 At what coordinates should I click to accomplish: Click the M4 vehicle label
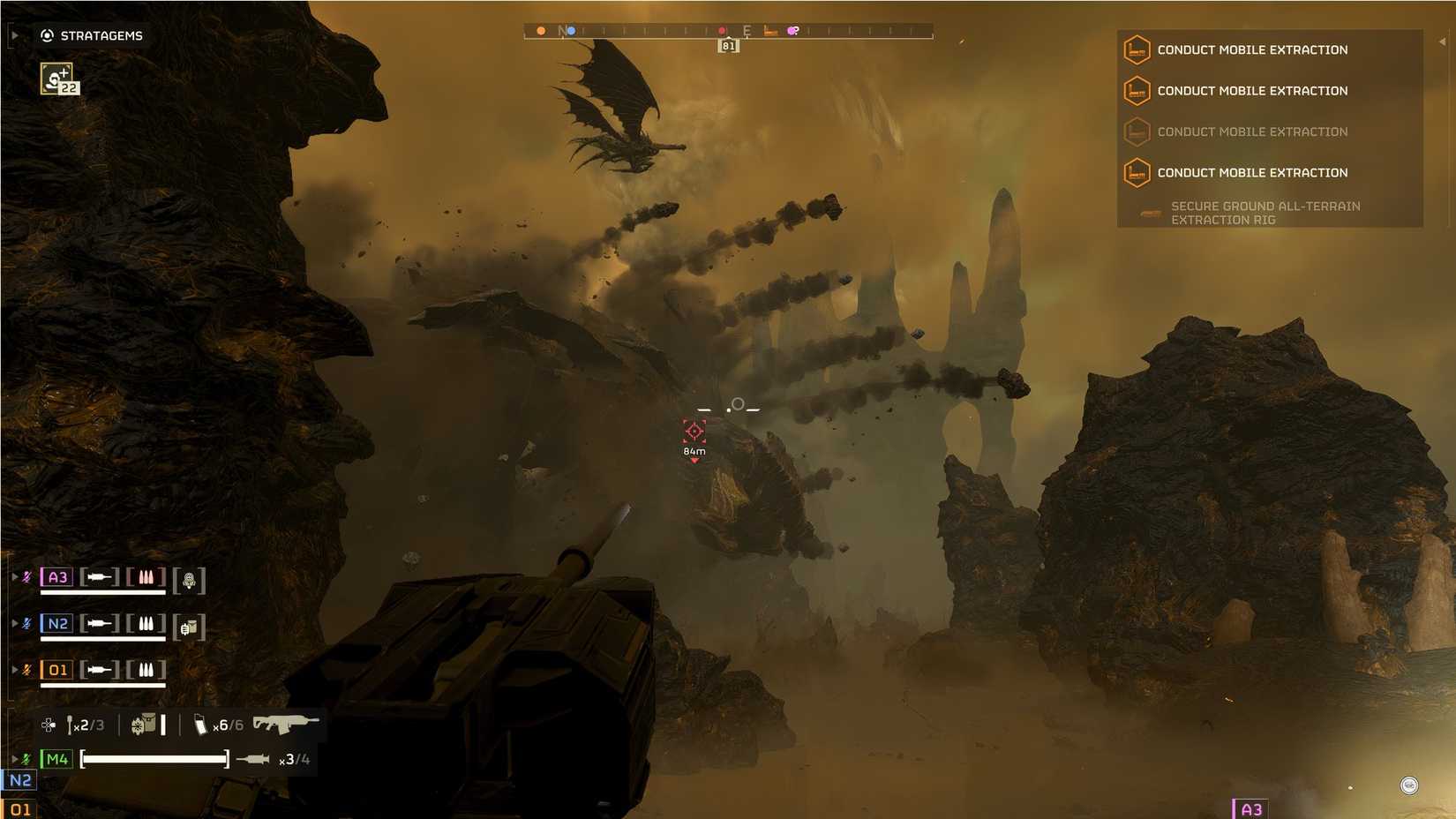coord(56,757)
